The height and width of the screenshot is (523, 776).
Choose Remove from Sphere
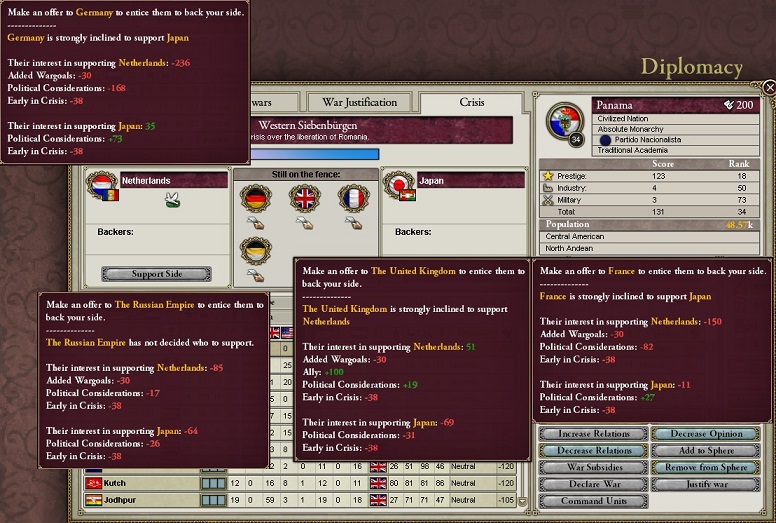707,467
